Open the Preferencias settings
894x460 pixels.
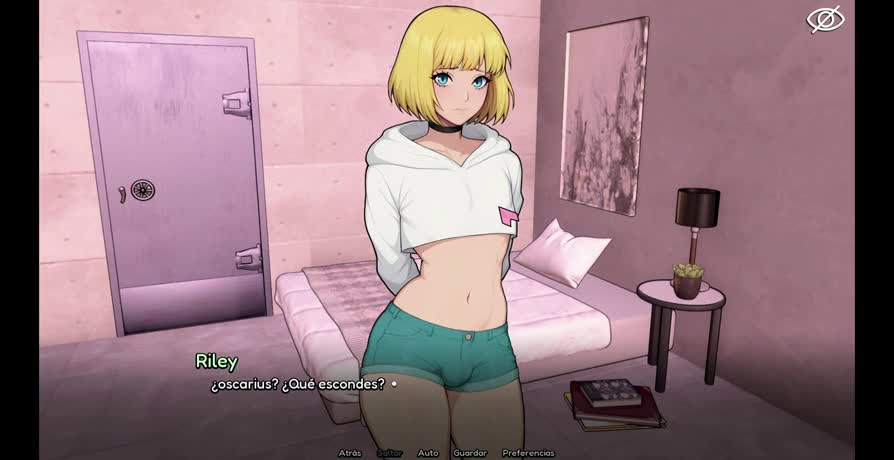pyautogui.click(x=528, y=453)
